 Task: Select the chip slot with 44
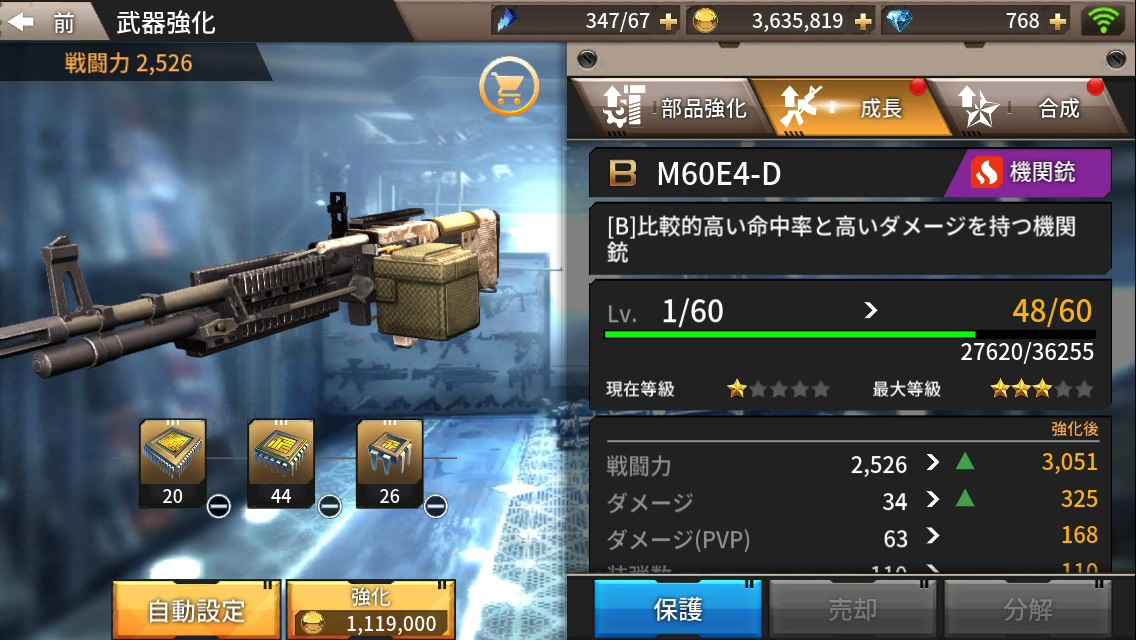click(281, 463)
